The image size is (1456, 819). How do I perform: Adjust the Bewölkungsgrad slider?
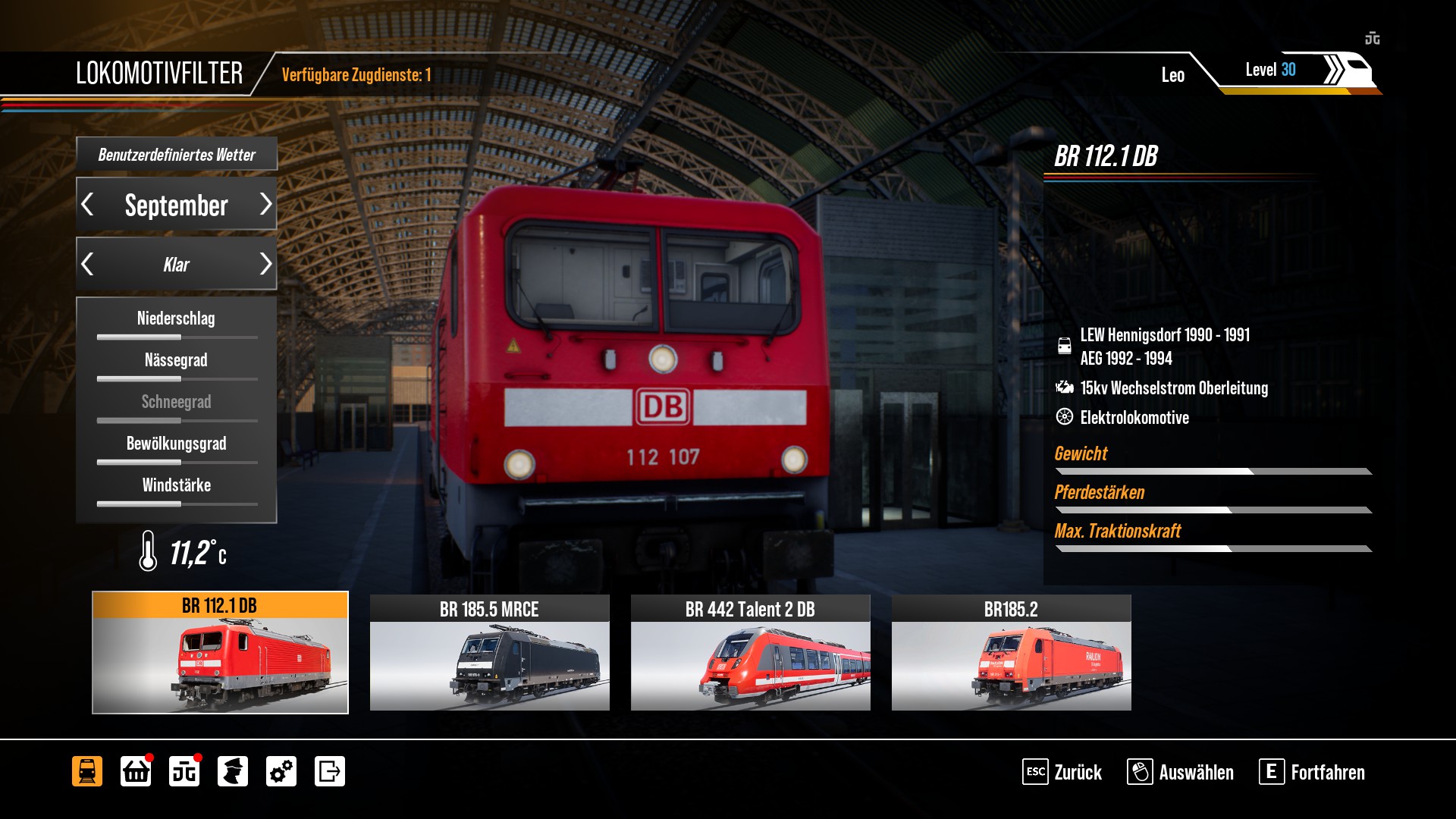[x=177, y=462]
